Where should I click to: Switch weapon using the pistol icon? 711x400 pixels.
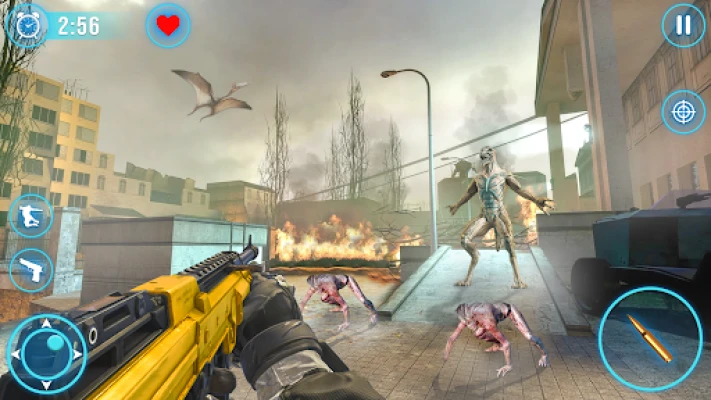pos(30,270)
